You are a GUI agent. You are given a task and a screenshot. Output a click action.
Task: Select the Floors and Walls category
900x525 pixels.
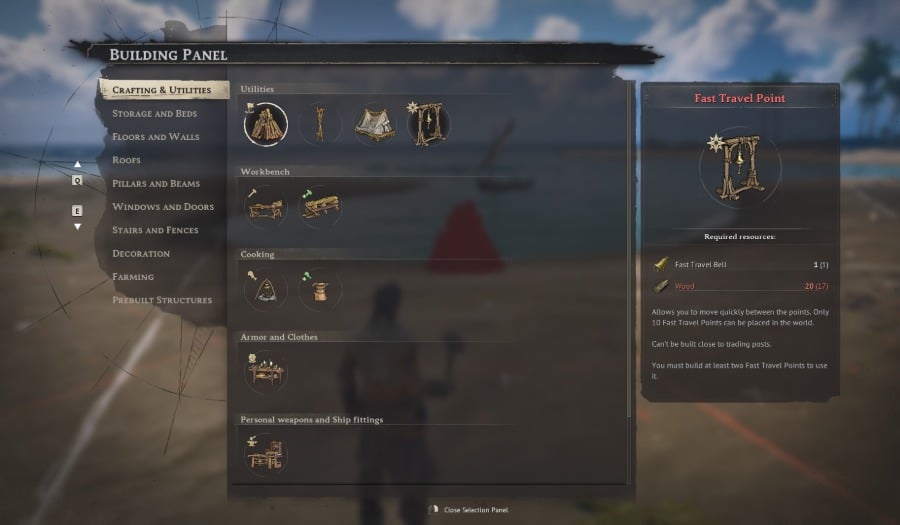(155, 137)
